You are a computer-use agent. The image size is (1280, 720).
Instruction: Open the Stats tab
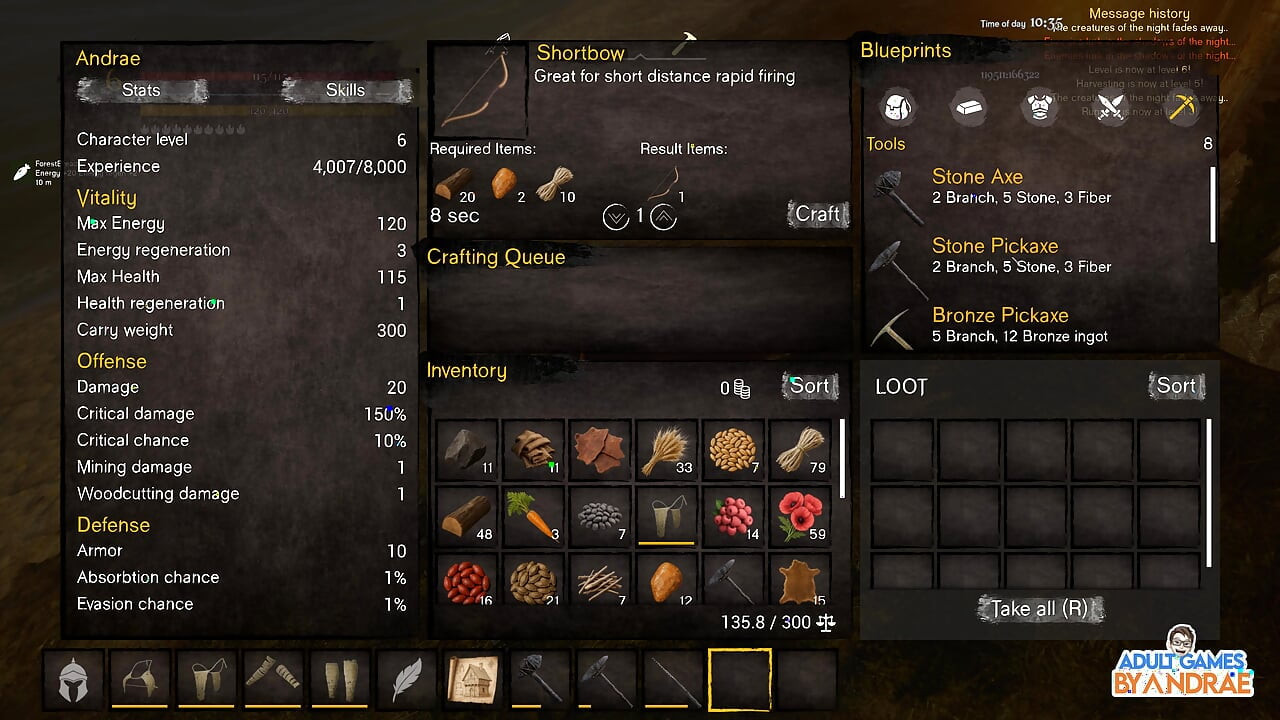click(141, 90)
